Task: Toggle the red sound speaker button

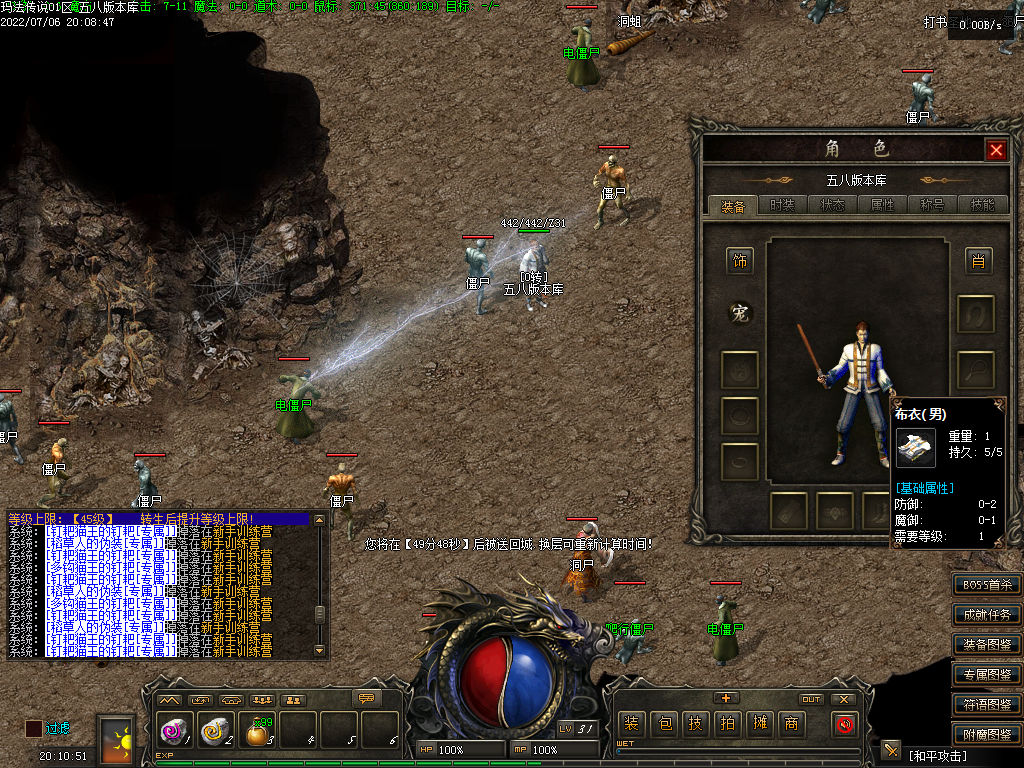Action: [845, 724]
